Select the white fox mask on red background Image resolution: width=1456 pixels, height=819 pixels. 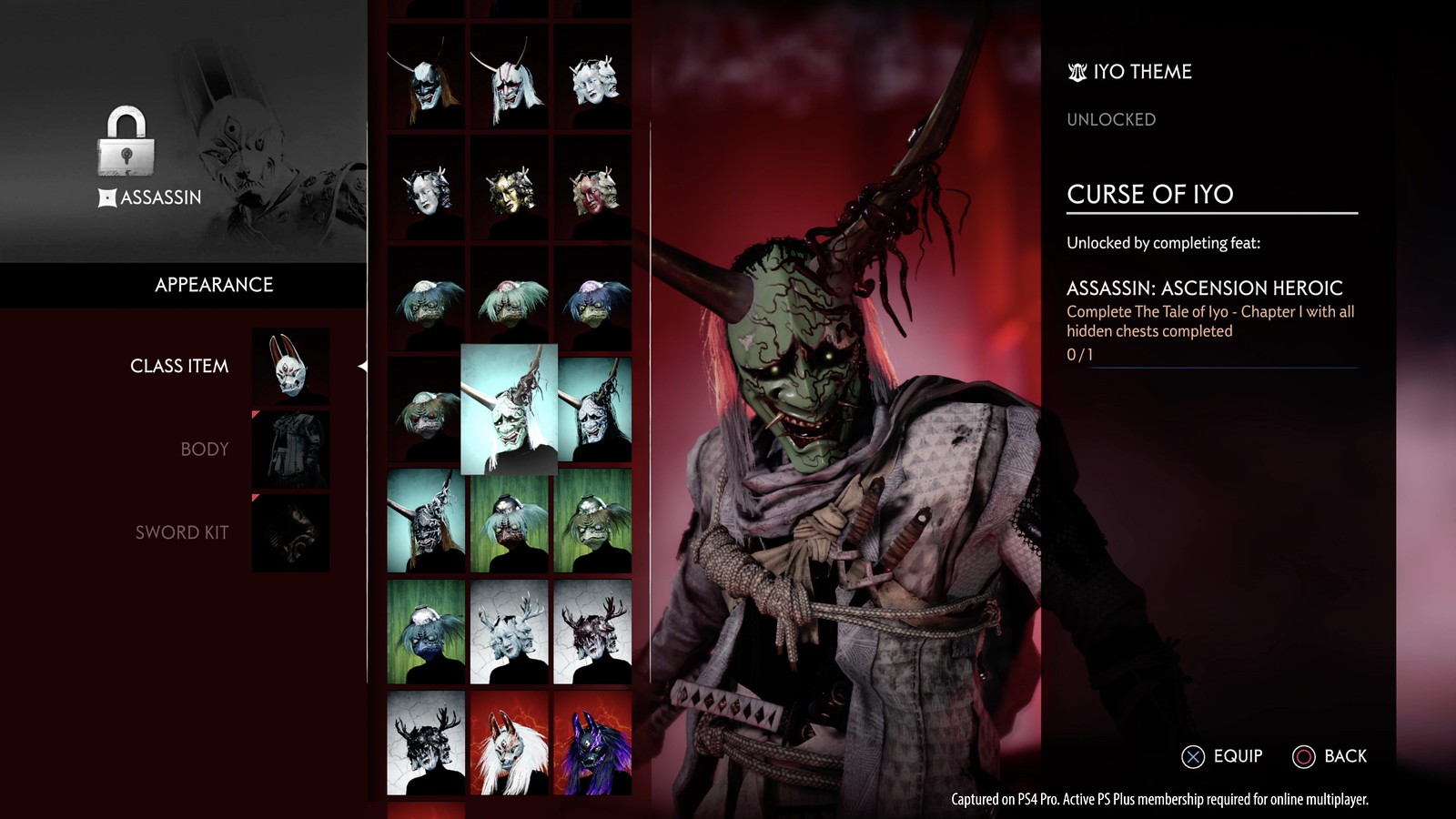tap(510, 743)
